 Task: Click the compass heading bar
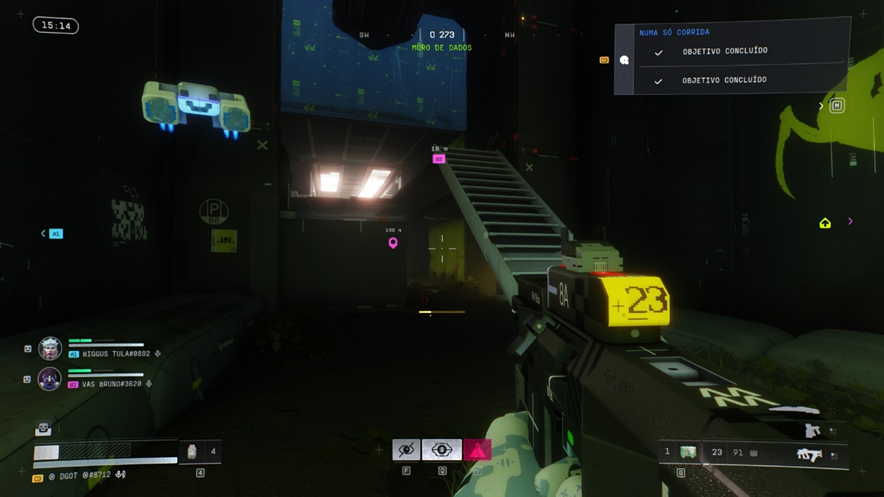click(x=441, y=36)
